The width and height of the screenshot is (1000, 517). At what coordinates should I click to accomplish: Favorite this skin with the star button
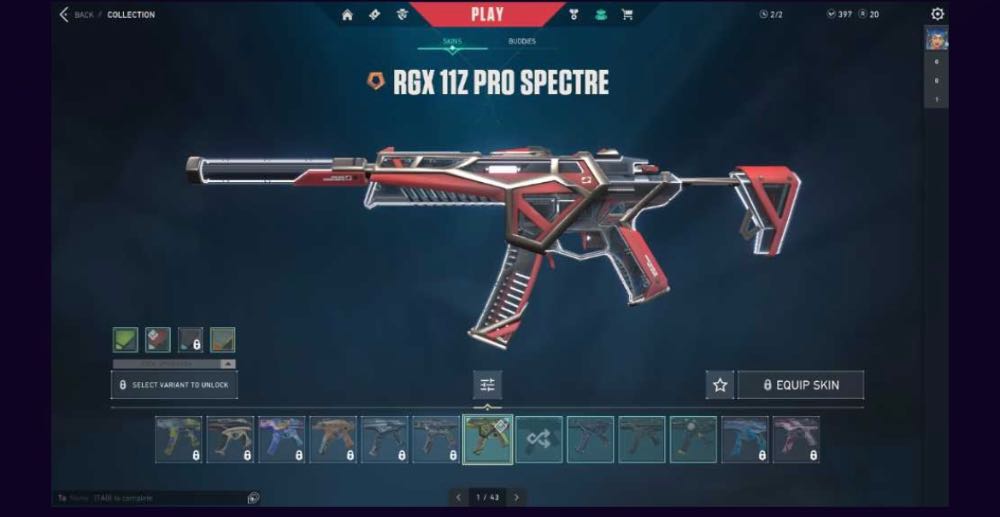click(x=719, y=385)
